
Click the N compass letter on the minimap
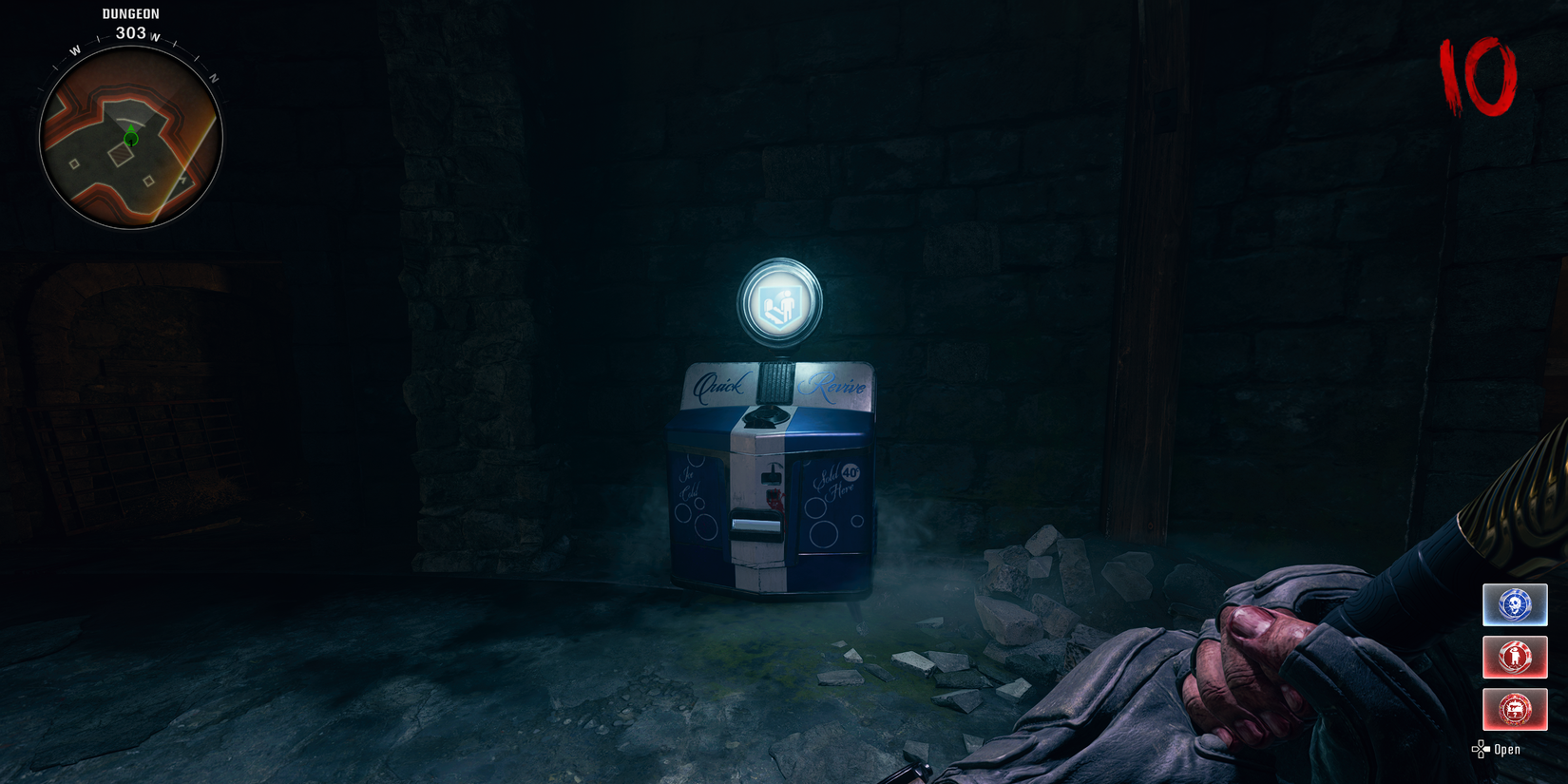[213, 76]
